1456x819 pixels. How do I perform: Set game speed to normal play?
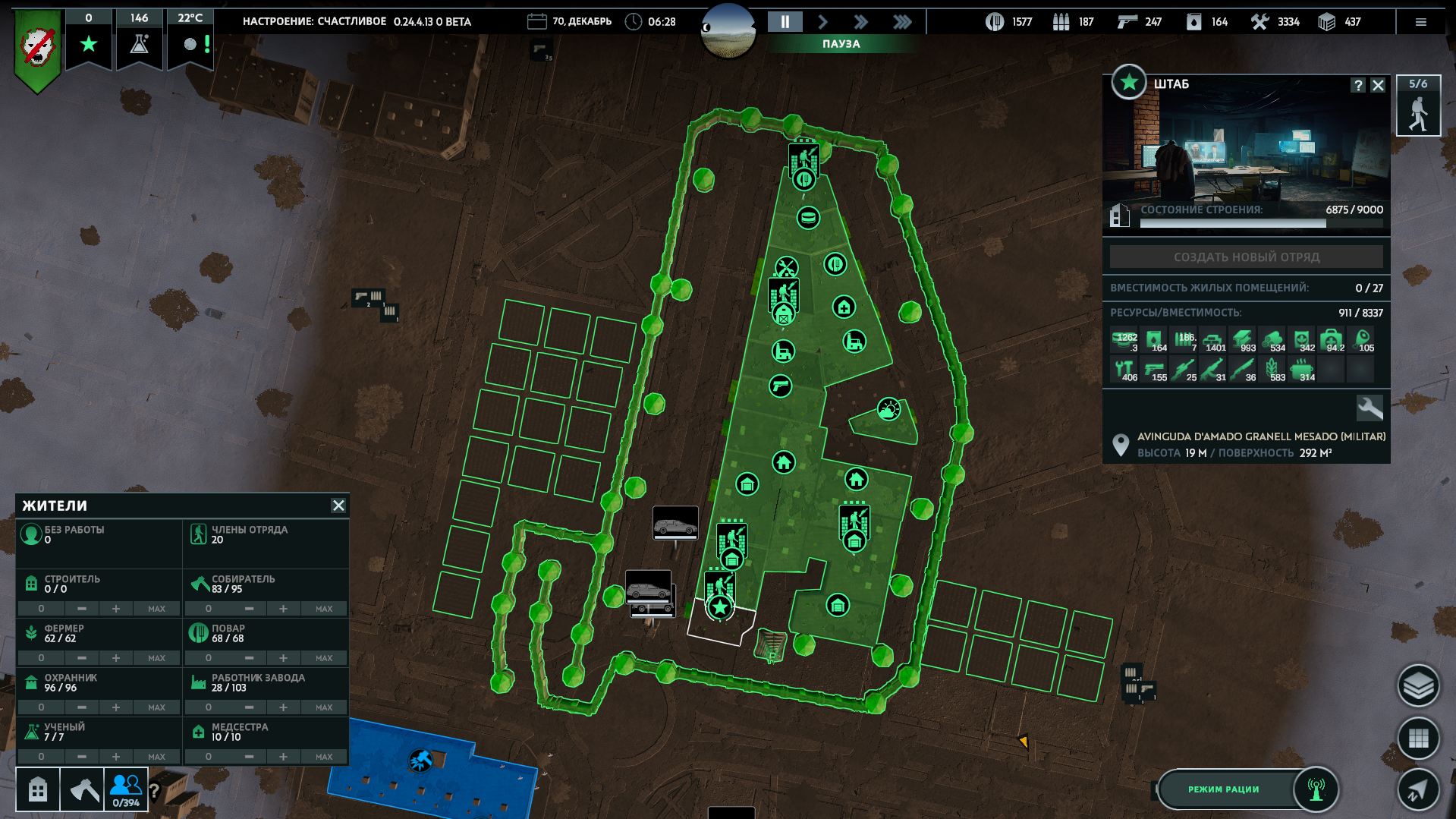click(822, 22)
